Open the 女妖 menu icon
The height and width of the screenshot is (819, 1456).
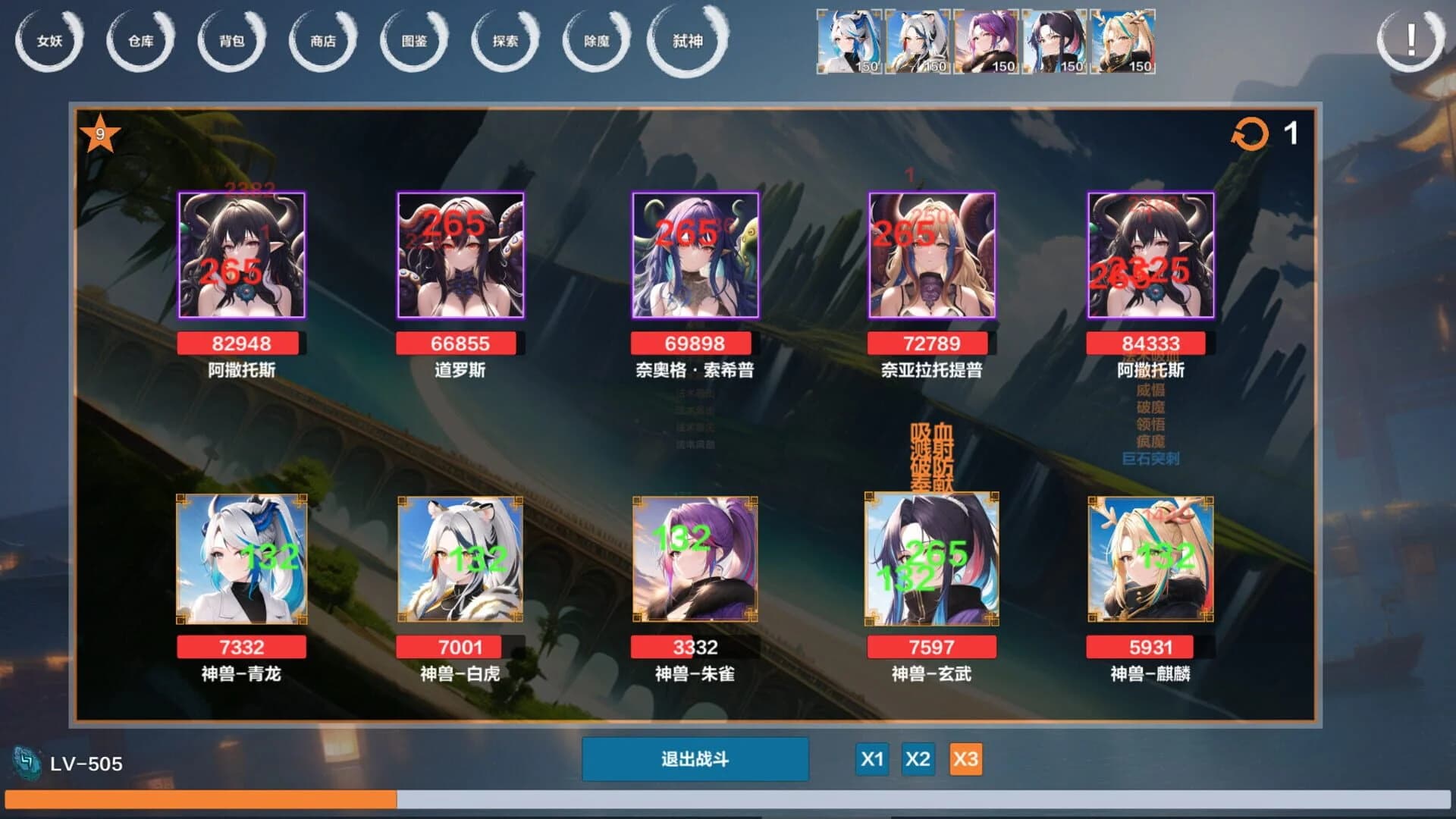pos(49,42)
